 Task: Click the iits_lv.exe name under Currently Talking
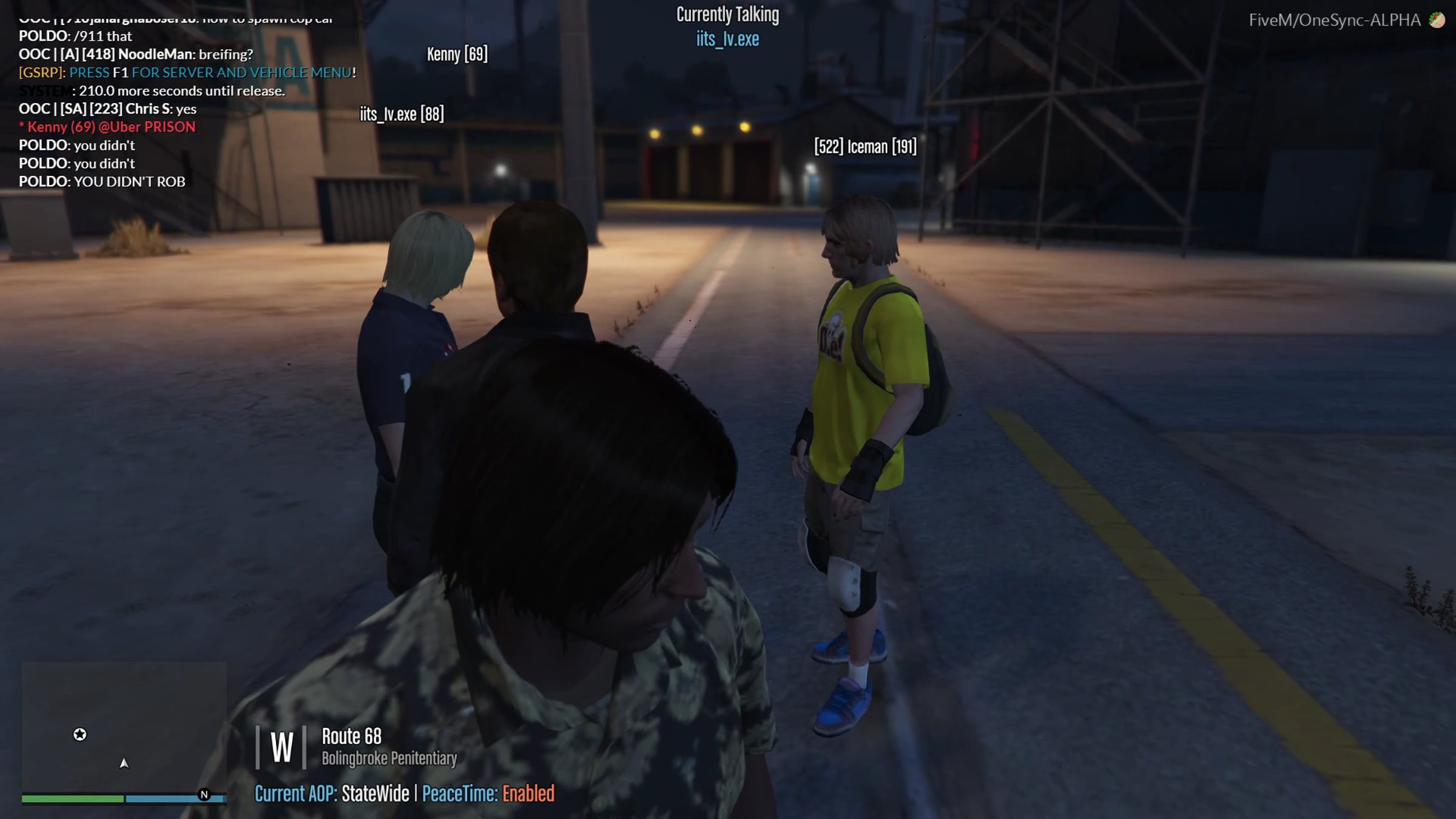727,39
